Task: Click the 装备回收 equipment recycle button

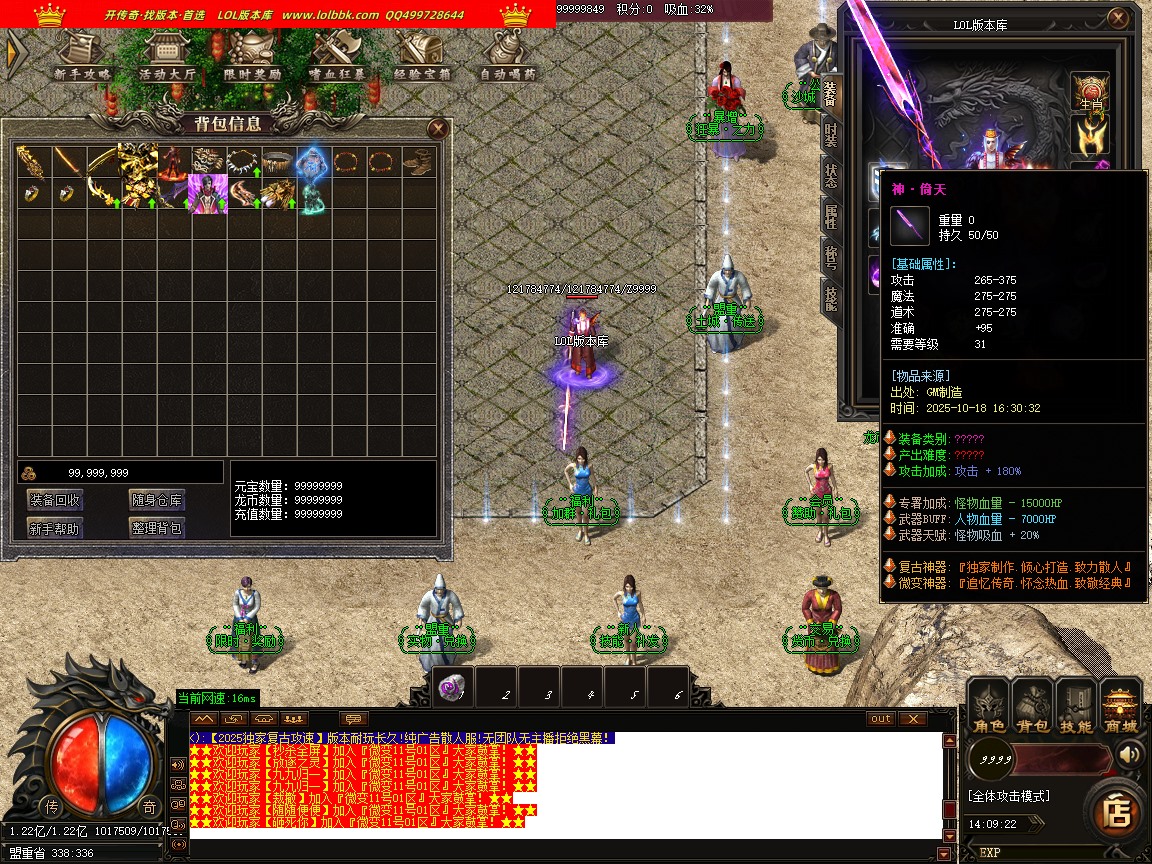Action: (55, 500)
